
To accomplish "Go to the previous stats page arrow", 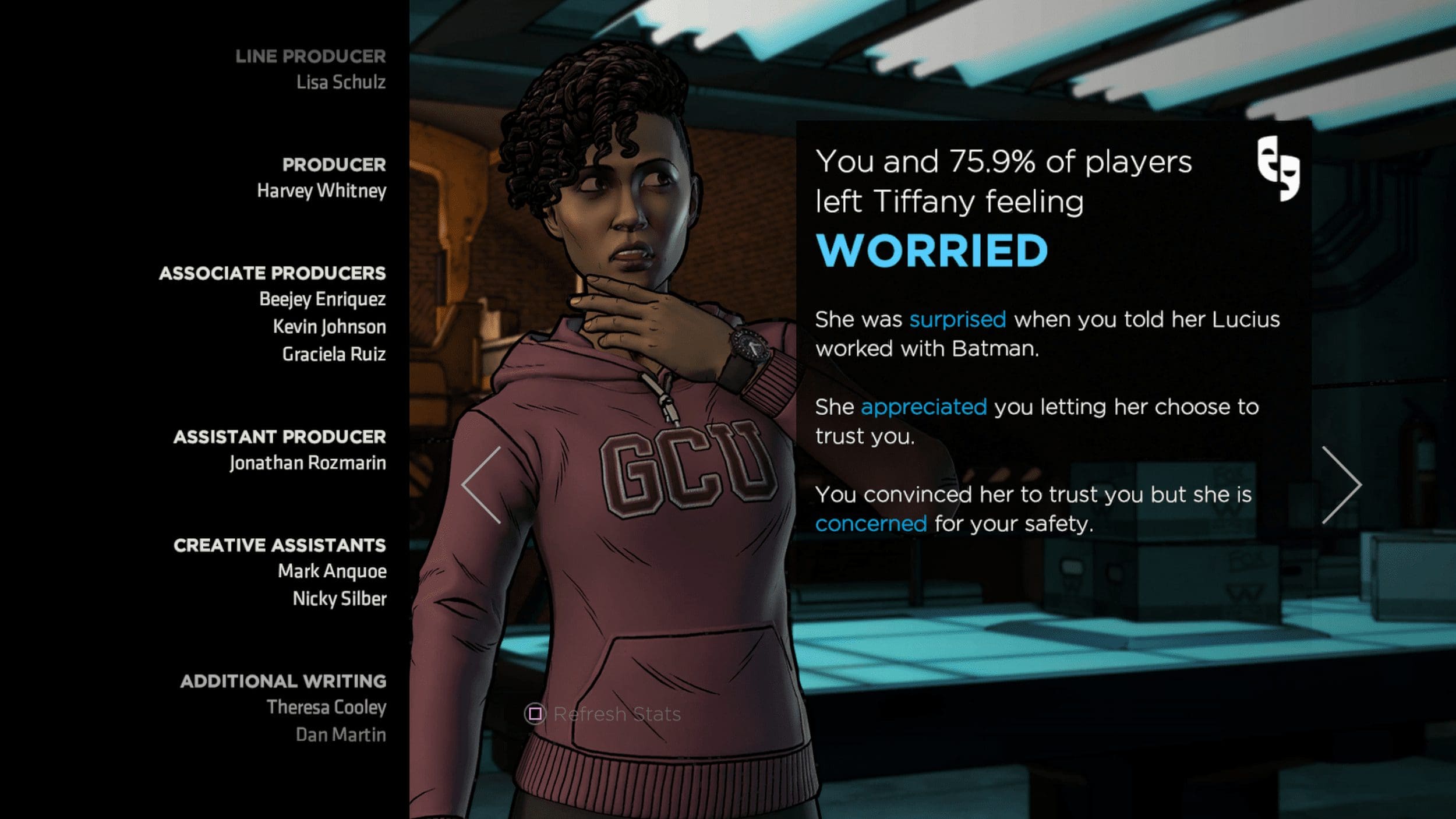I will (482, 485).
